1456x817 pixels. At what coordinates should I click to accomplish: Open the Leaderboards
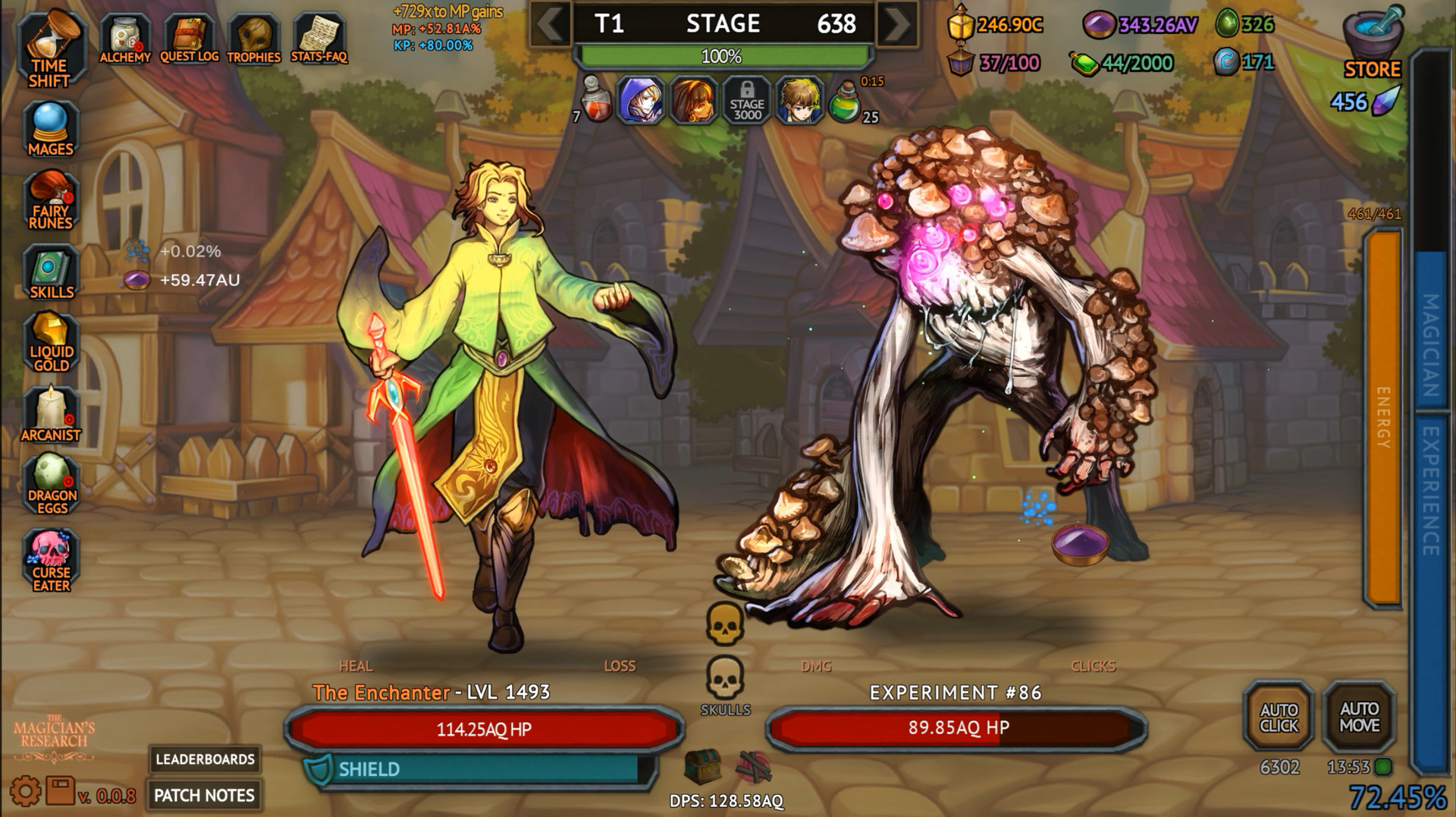[205, 759]
